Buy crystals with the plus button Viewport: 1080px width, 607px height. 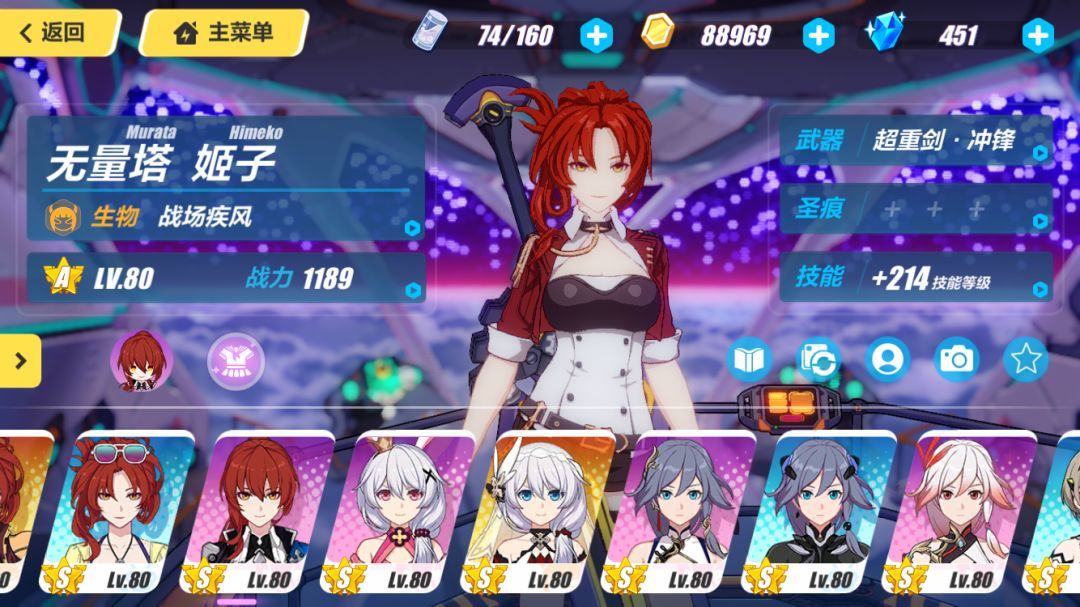[1037, 36]
